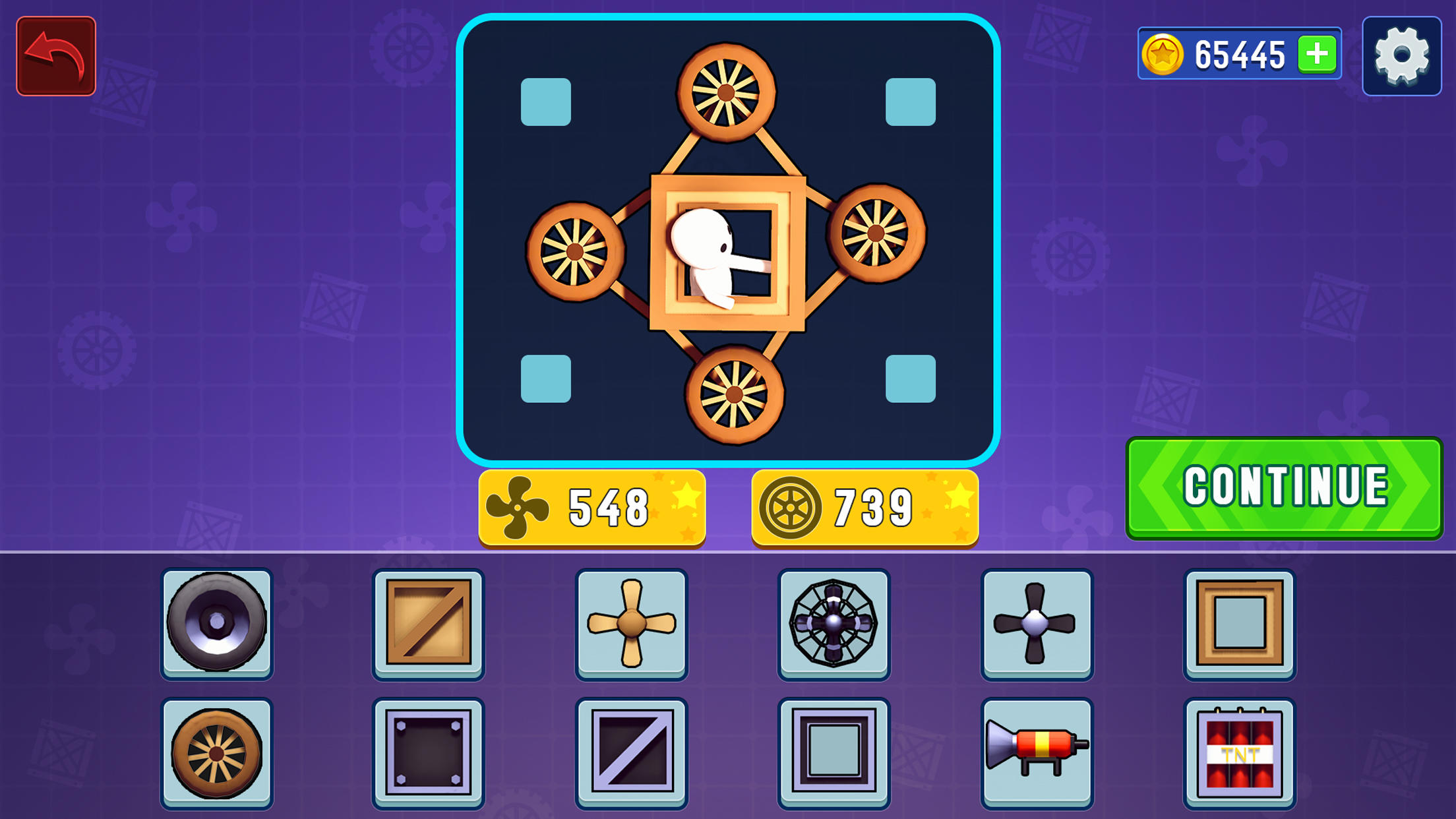The width and height of the screenshot is (1456, 819).
Task: Select the hollow metal frame part
Action: tap(834, 751)
